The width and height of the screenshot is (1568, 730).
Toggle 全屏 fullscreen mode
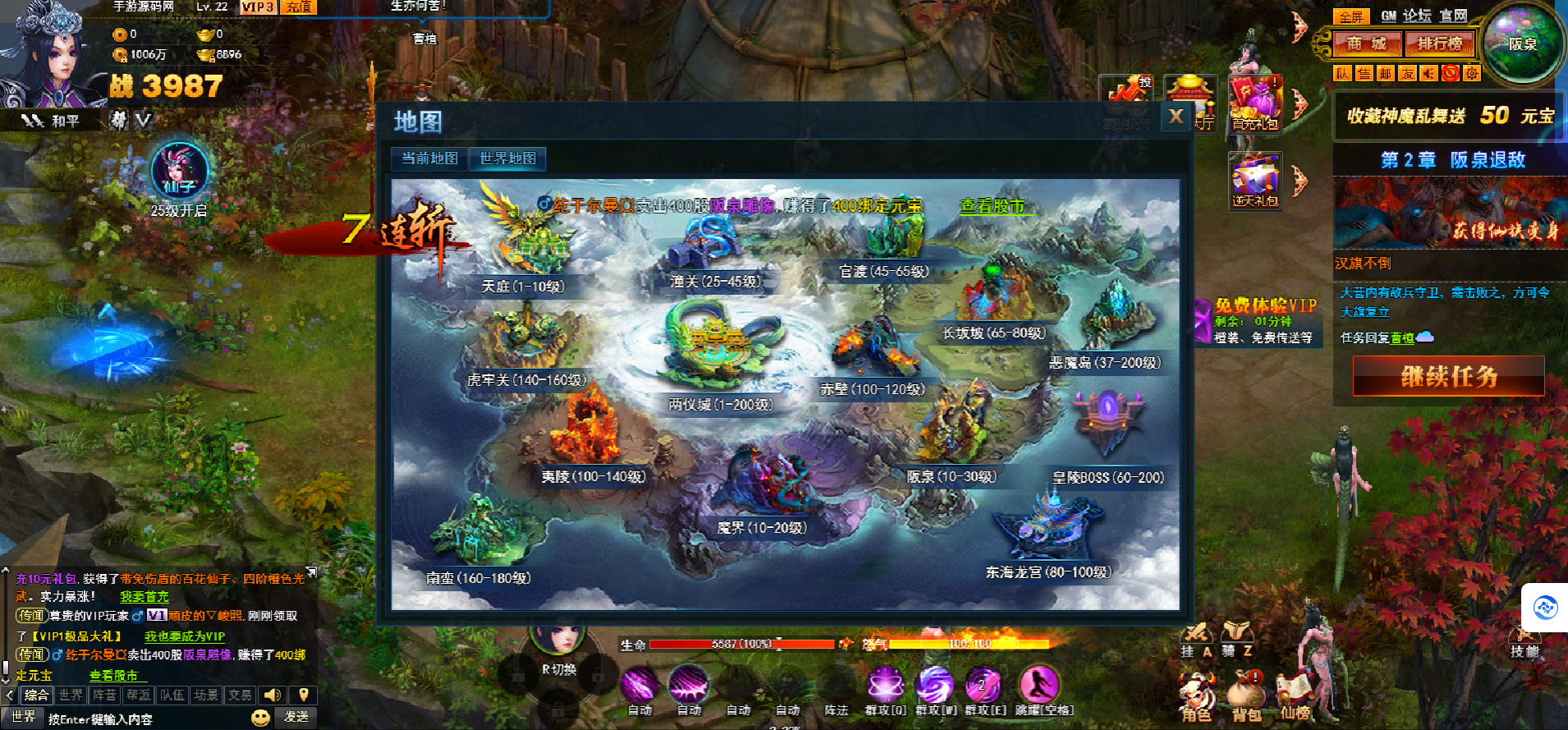1350,16
